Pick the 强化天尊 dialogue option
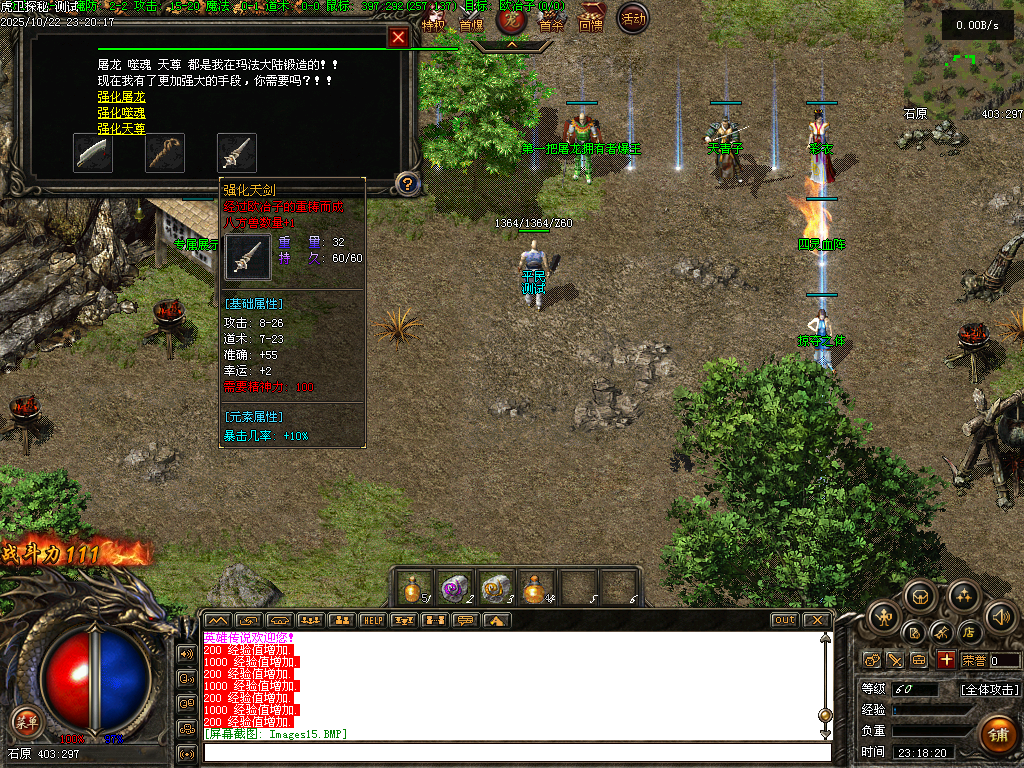This screenshot has width=1024, height=768. (121, 129)
